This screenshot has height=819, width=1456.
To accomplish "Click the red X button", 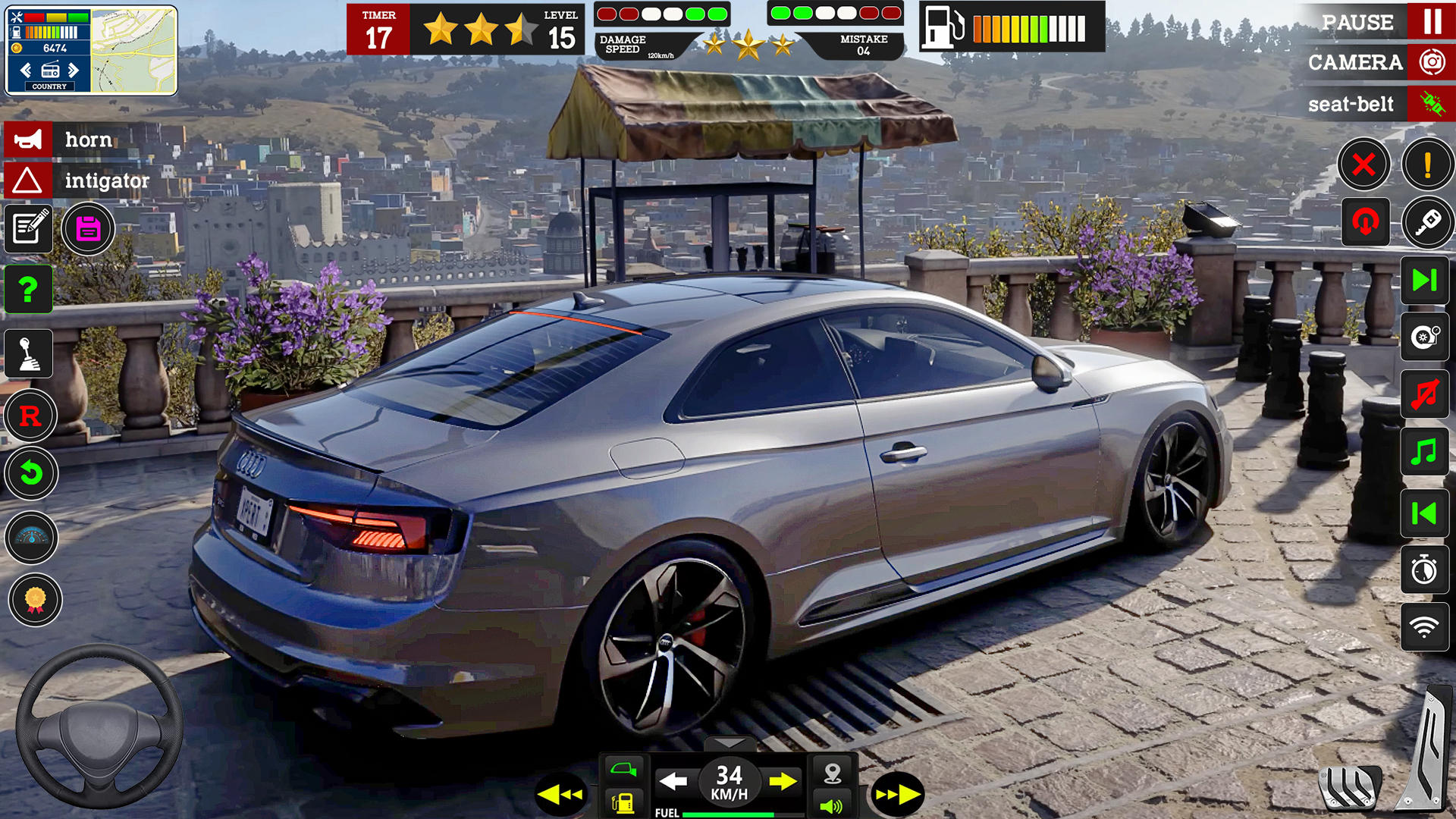I will (x=1363, y=164).
